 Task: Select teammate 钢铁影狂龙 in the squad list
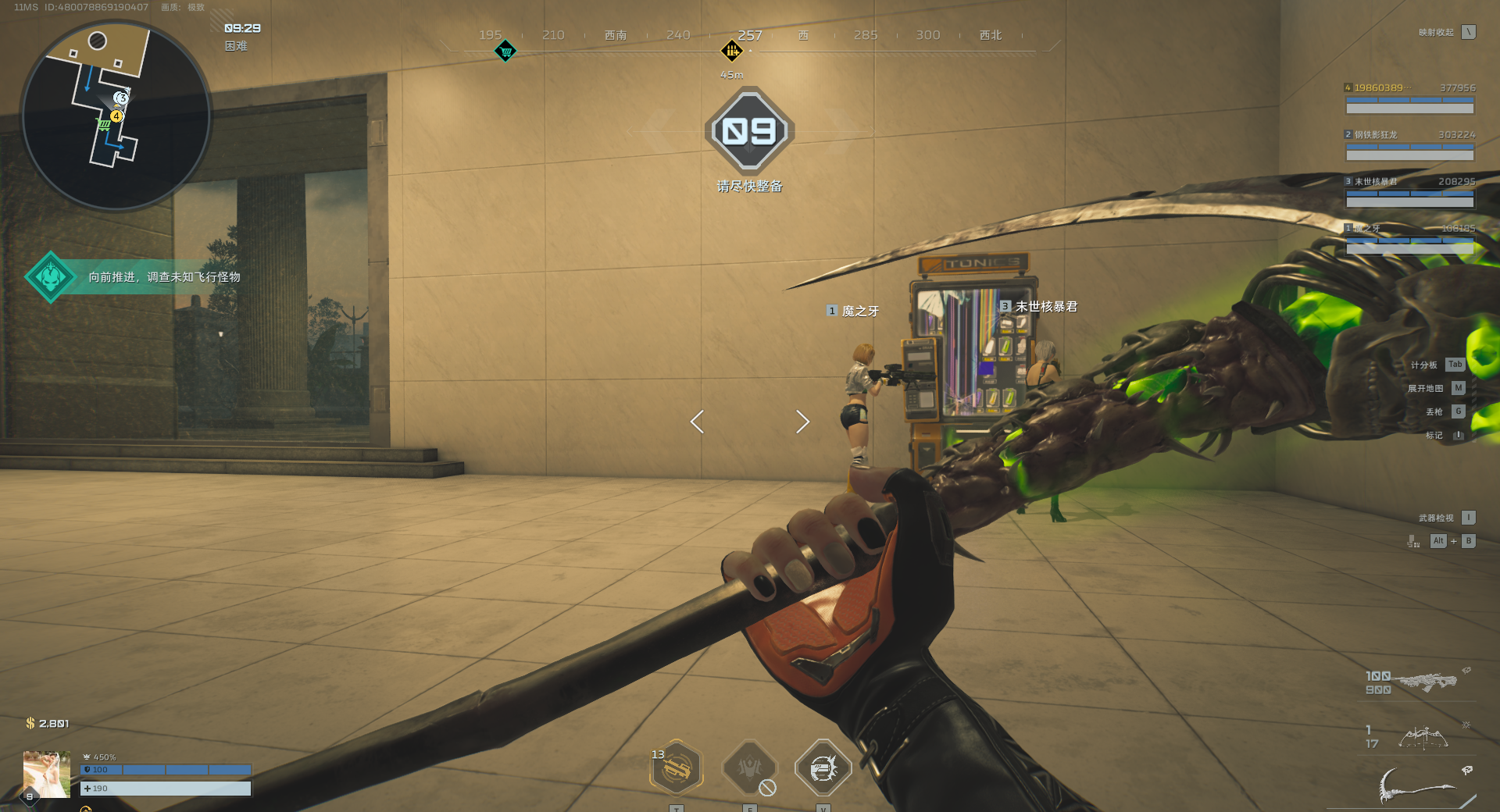pyautogui.click(x=1409, y=145)
